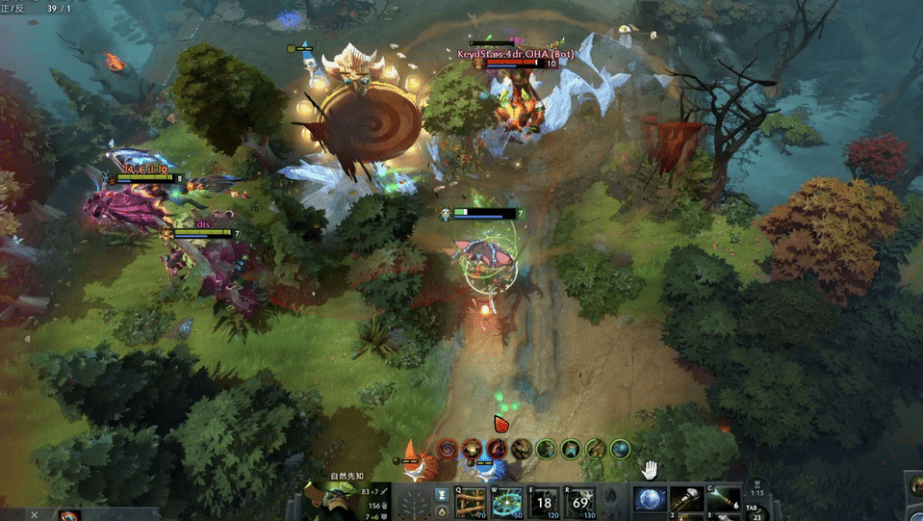923x521 pixels.
Task: Use the inventory item with 6 charges
Action: tap(723, 500)
